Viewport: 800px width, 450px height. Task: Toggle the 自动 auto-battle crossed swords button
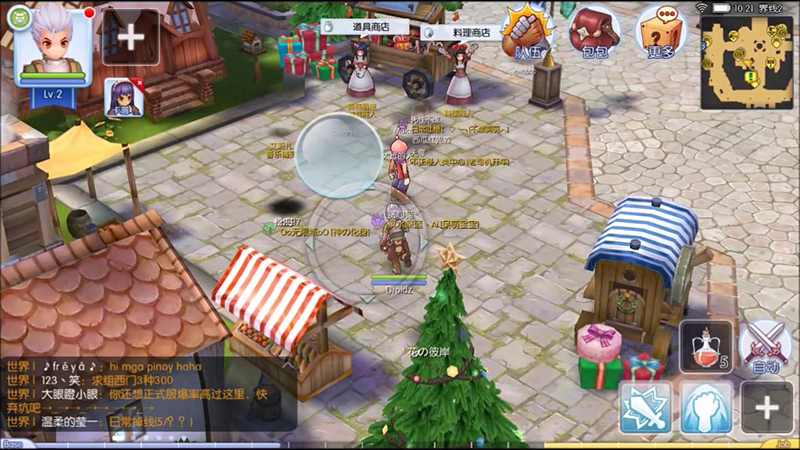766,348
